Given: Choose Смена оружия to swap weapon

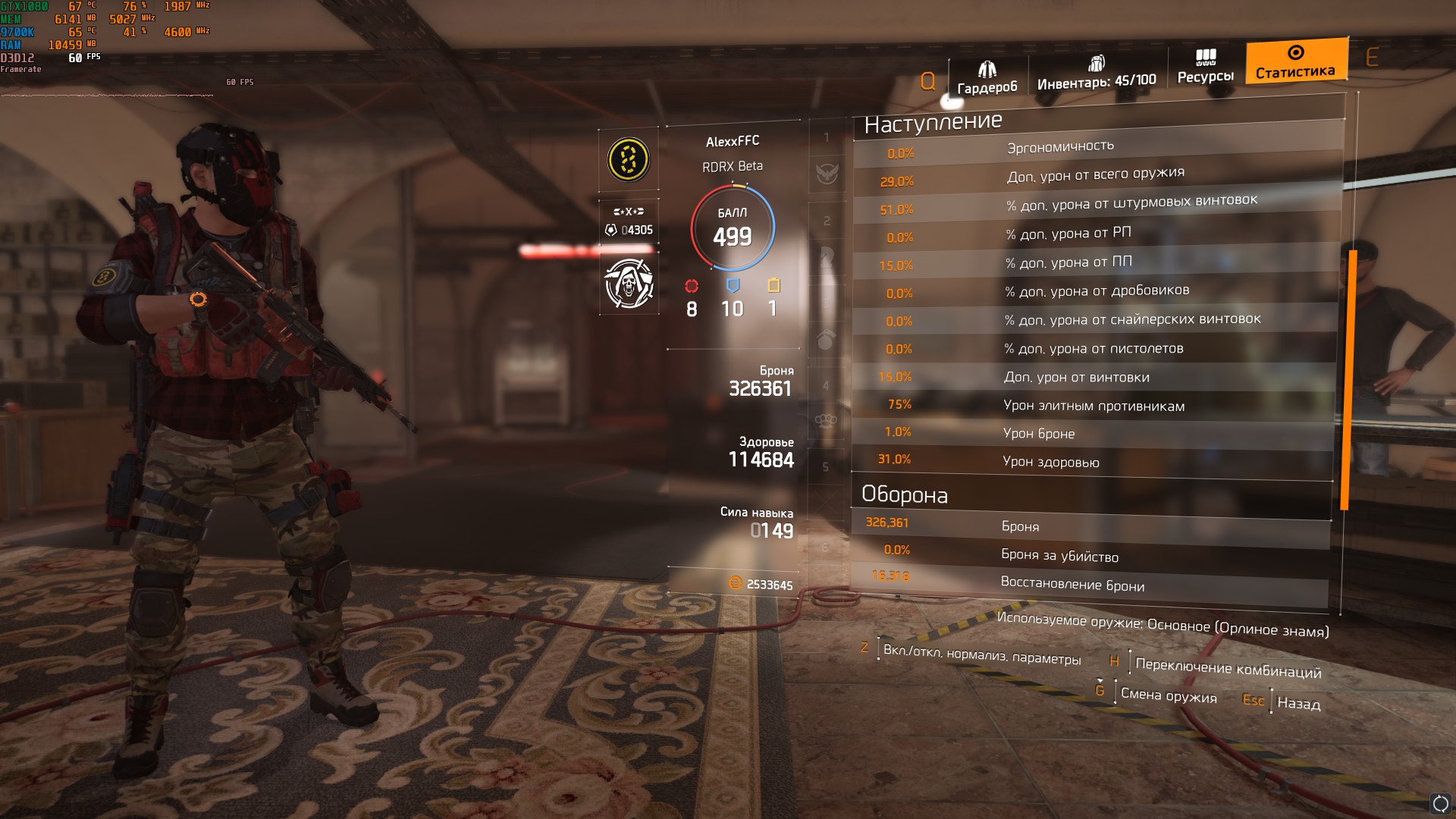Looking at the screenshot, I should [1168, 695].
